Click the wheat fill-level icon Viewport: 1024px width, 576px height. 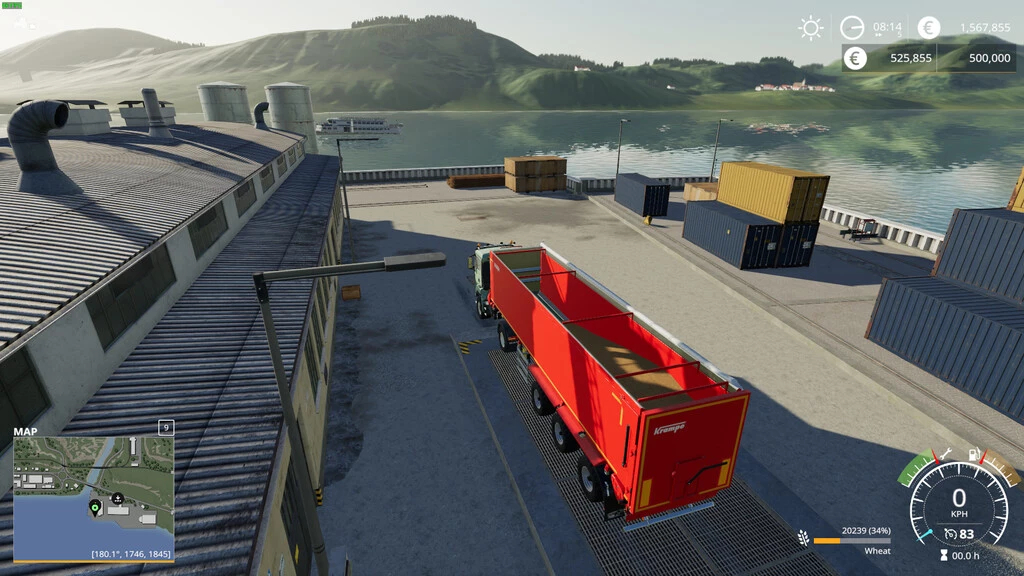coord(803,538)
